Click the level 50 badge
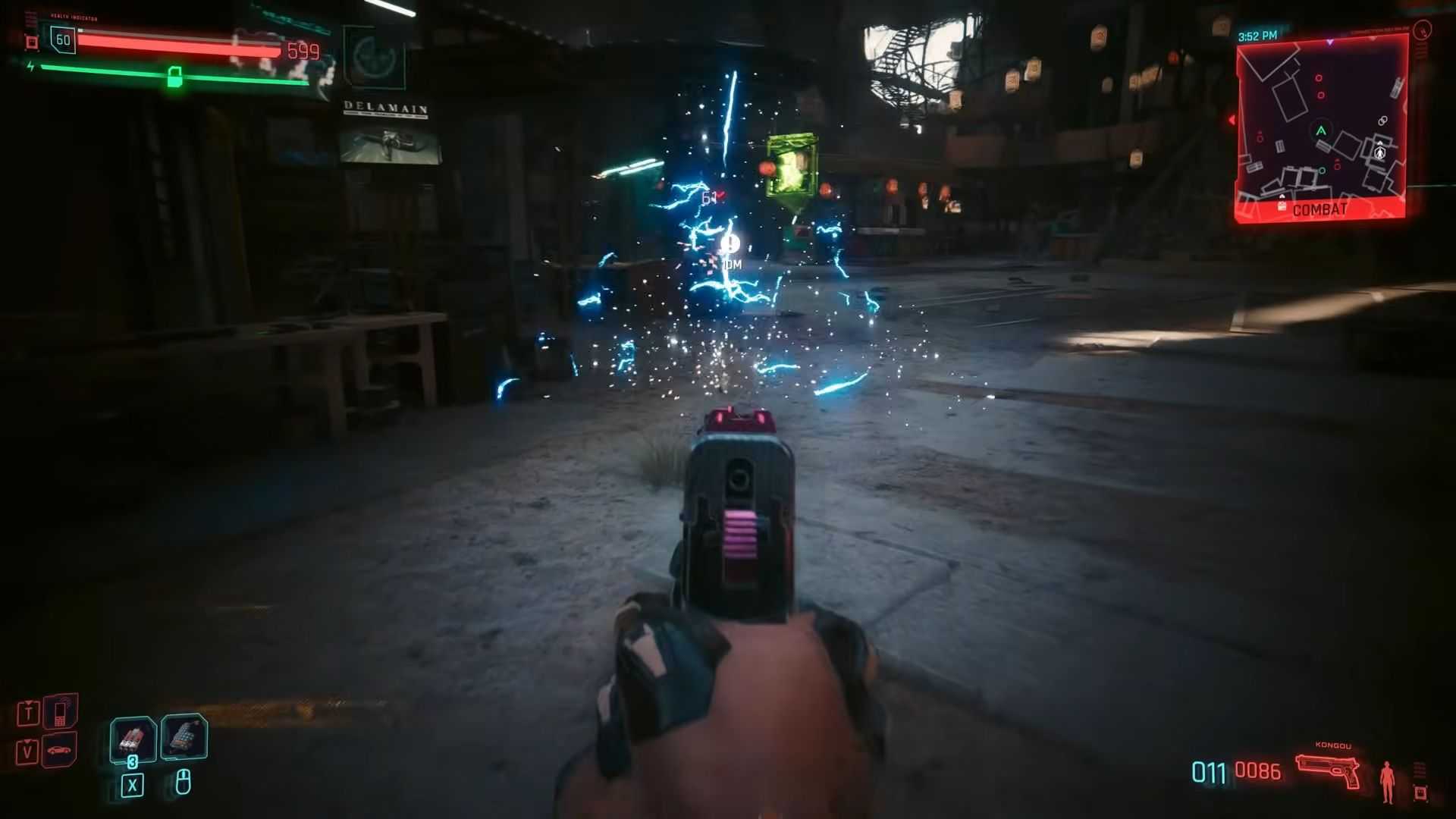The height and width of the screenshot is (819, 1456). tap(63, 40)
